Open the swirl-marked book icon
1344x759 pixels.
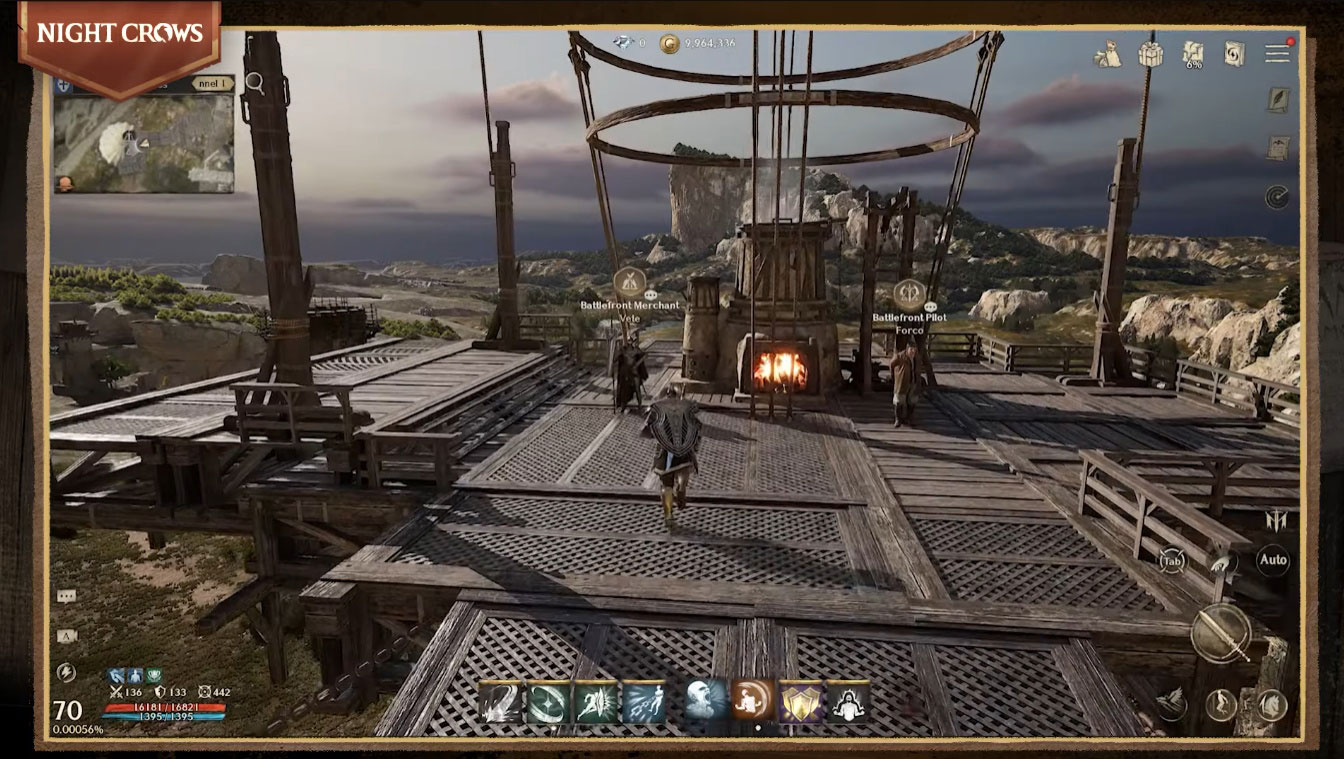pyautogui.click(x=1234, y=54)
